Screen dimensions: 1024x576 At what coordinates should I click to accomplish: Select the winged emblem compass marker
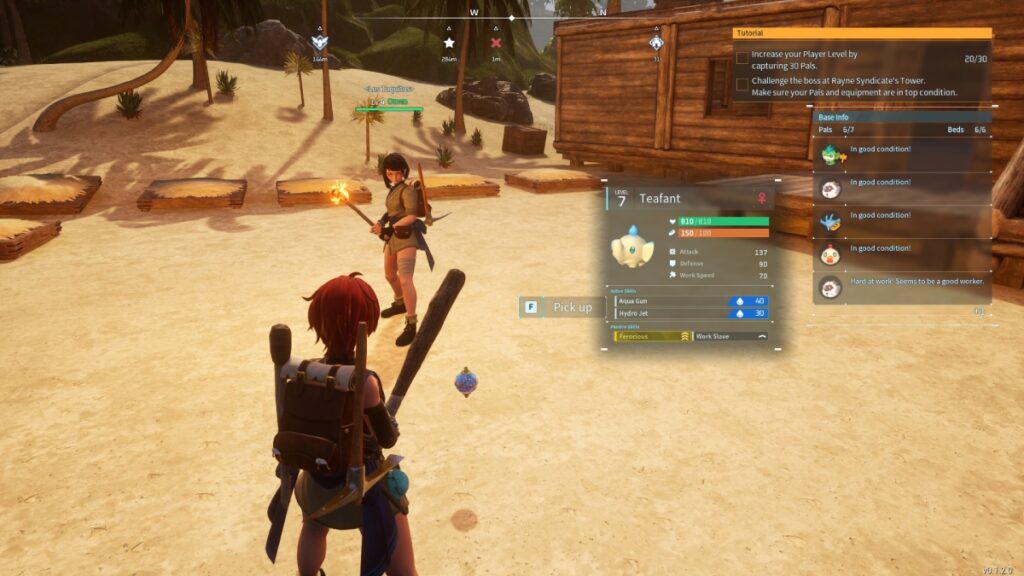point(320,43)
